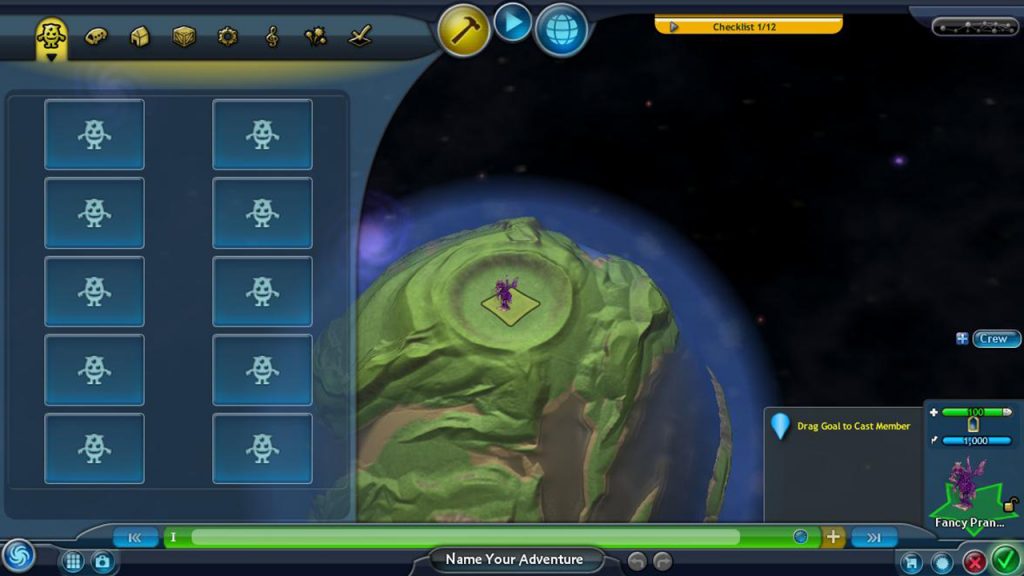
Task: Jump to the first act
Action: [135, 537]
